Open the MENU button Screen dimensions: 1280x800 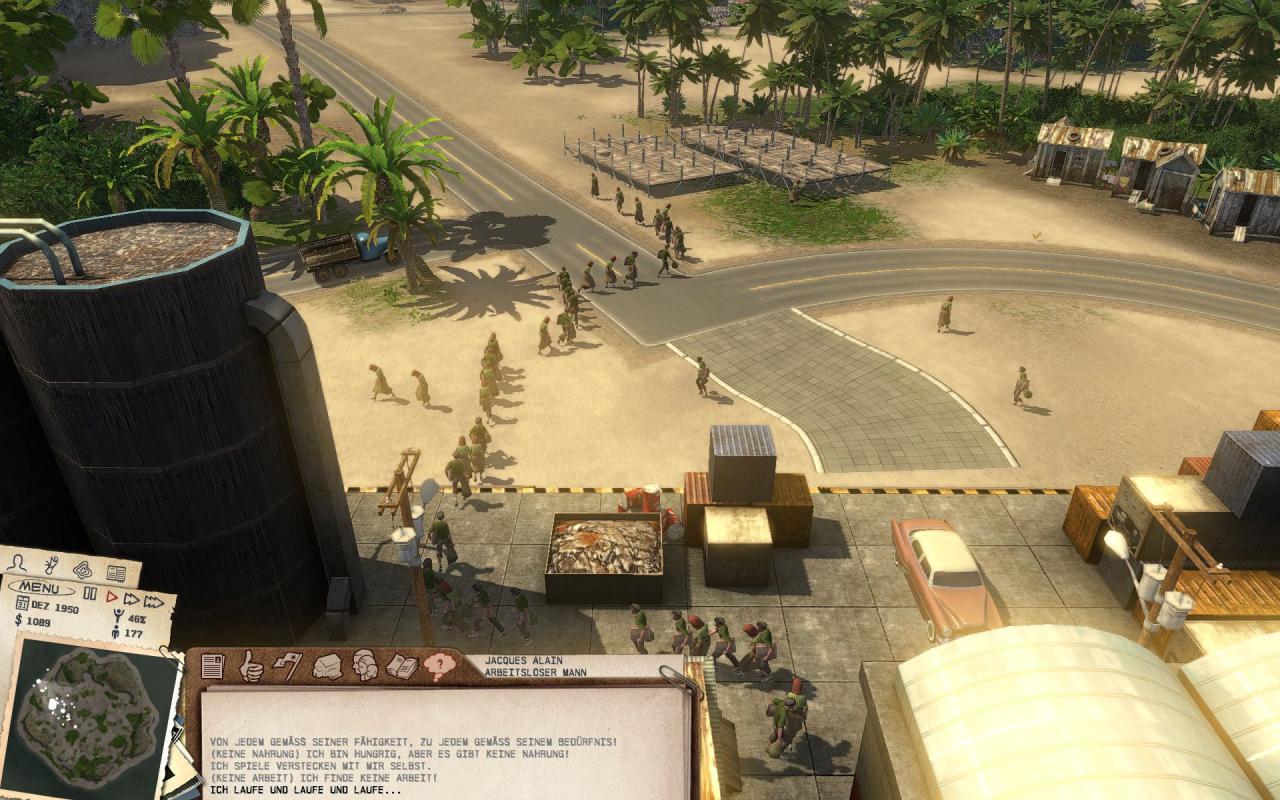click(40, 586)
